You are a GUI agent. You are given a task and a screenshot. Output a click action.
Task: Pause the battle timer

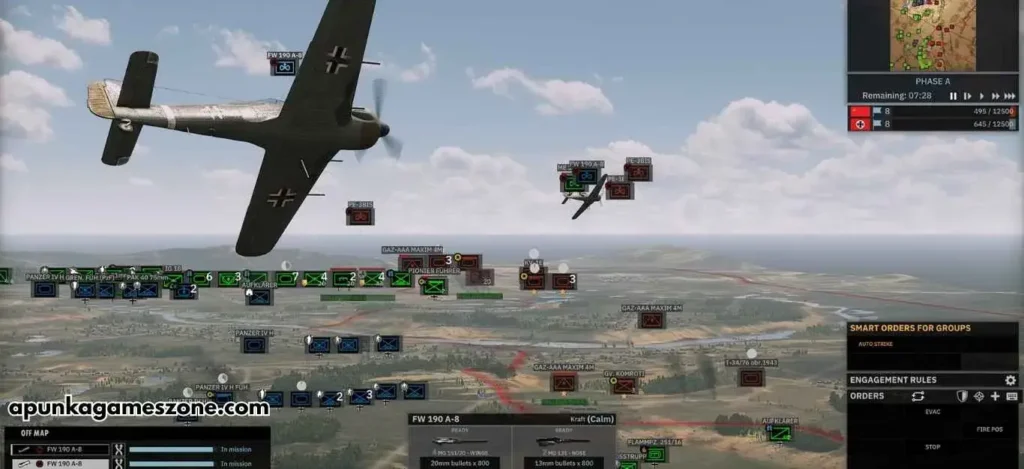point(953,96)
